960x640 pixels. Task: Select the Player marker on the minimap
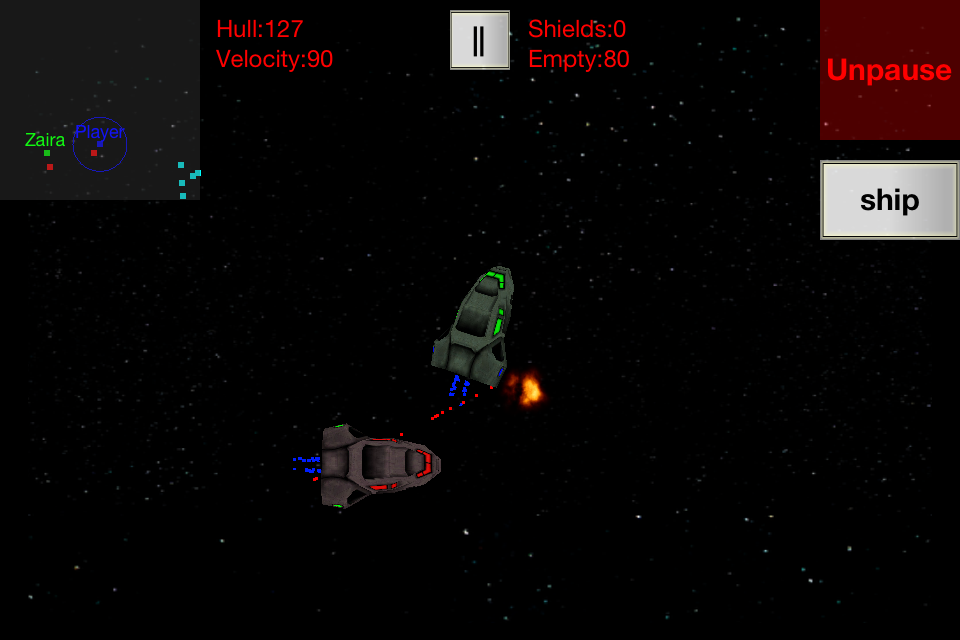pyautogui.click(x=100, y=144)
